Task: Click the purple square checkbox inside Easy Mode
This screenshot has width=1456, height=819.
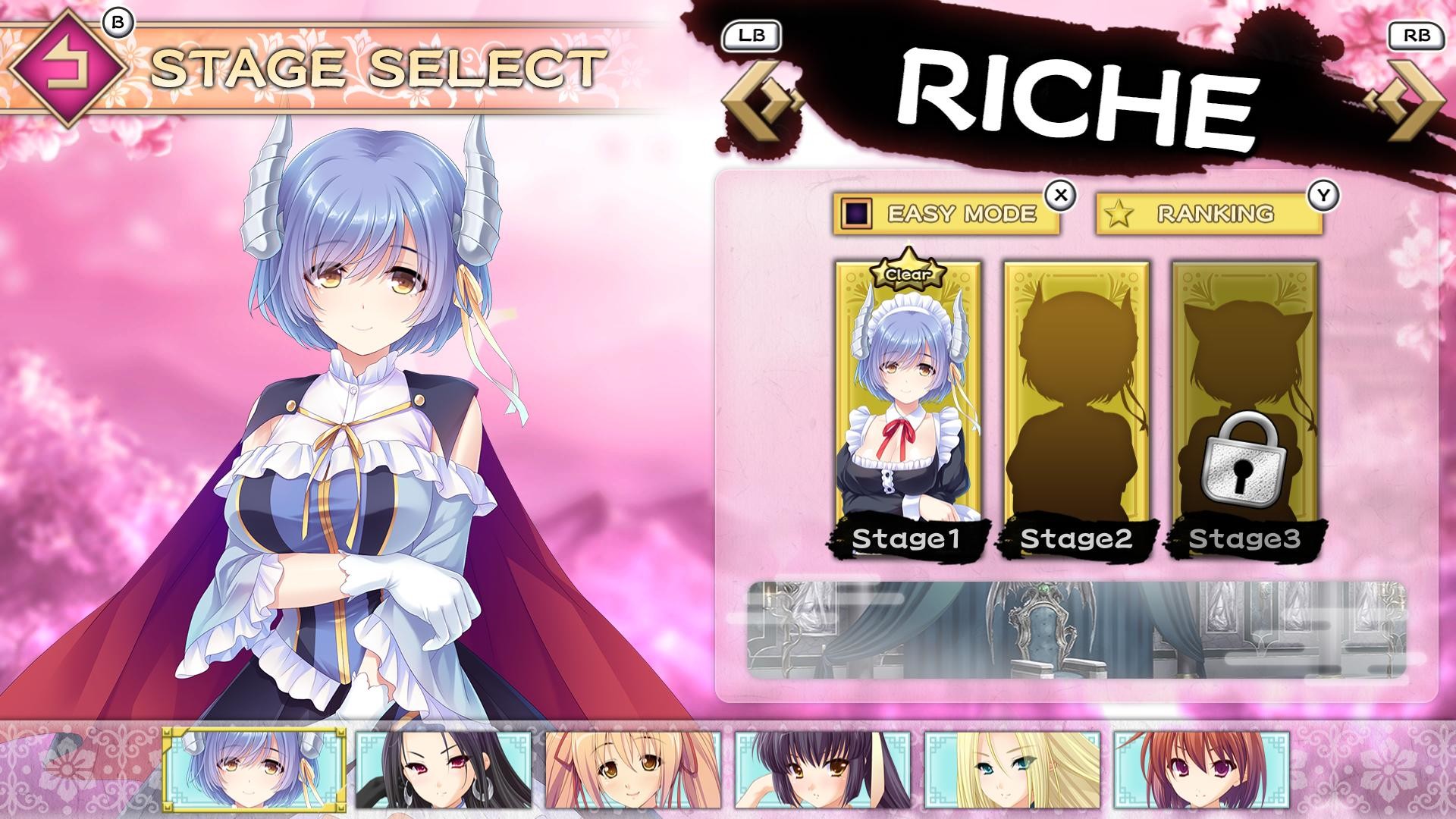Action: click(855, 212)
